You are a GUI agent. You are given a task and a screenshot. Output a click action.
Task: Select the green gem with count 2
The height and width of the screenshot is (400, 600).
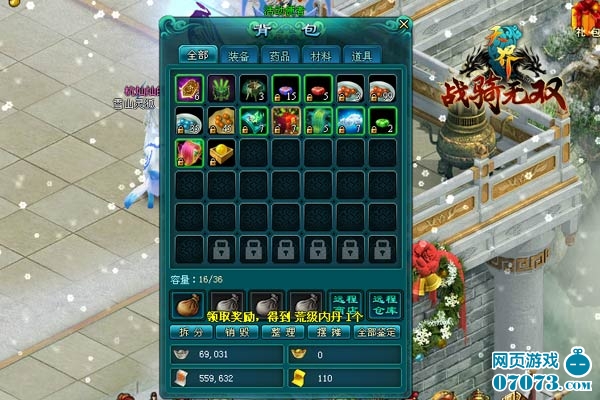[x=382, y=122]
